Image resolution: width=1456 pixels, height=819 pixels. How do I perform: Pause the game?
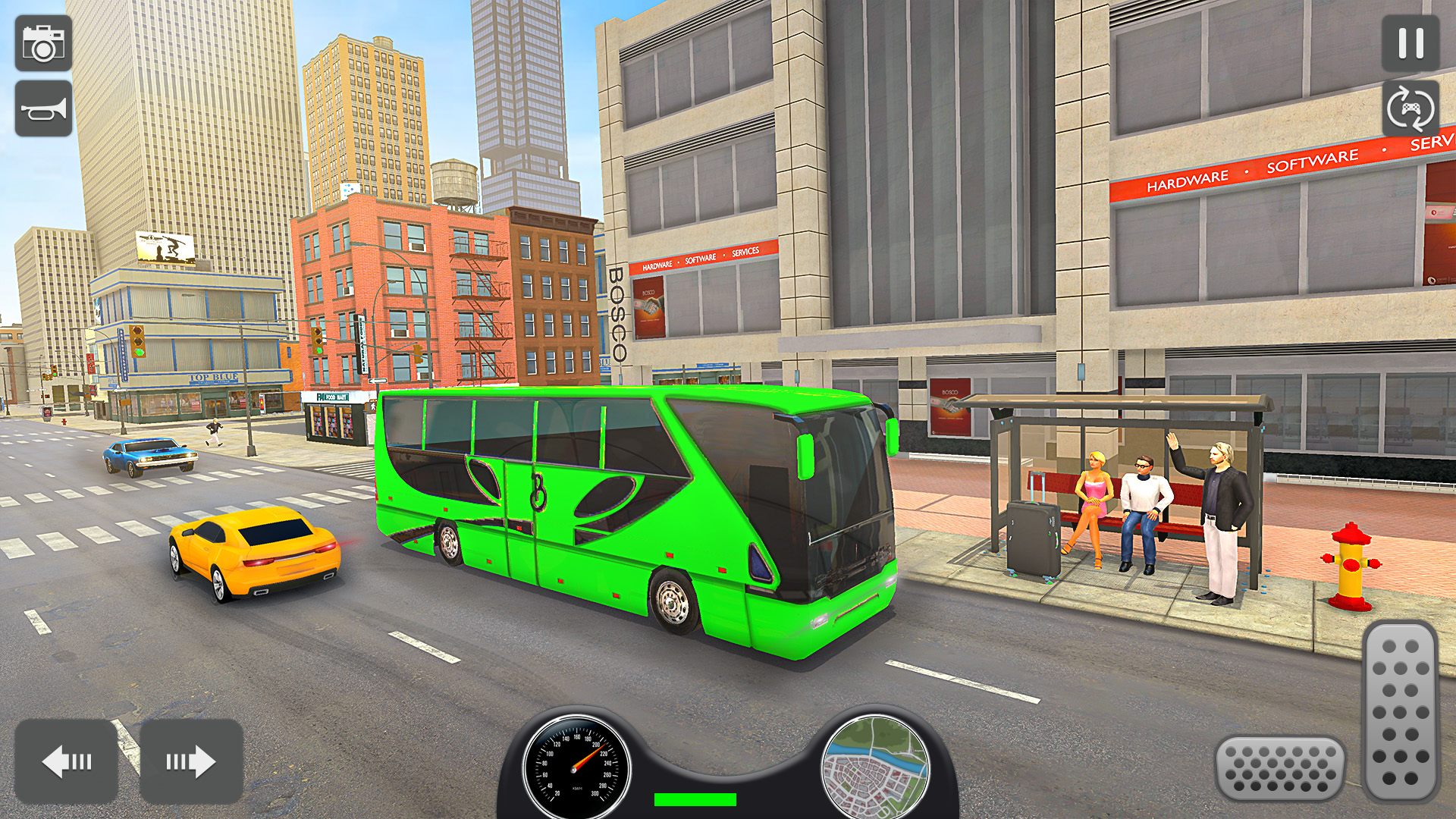[1412, 43]
